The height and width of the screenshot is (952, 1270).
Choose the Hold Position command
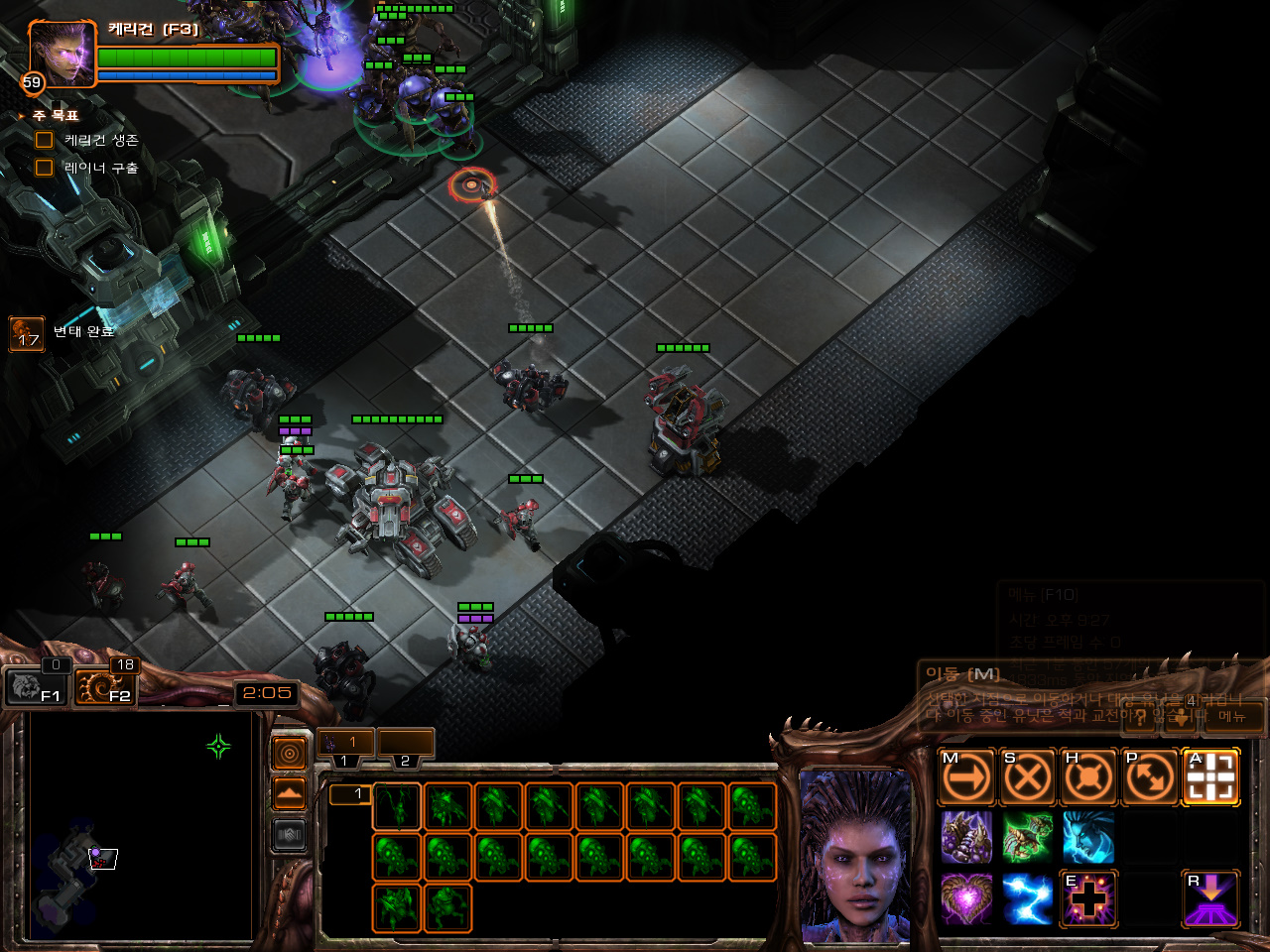coord(1088,776)
